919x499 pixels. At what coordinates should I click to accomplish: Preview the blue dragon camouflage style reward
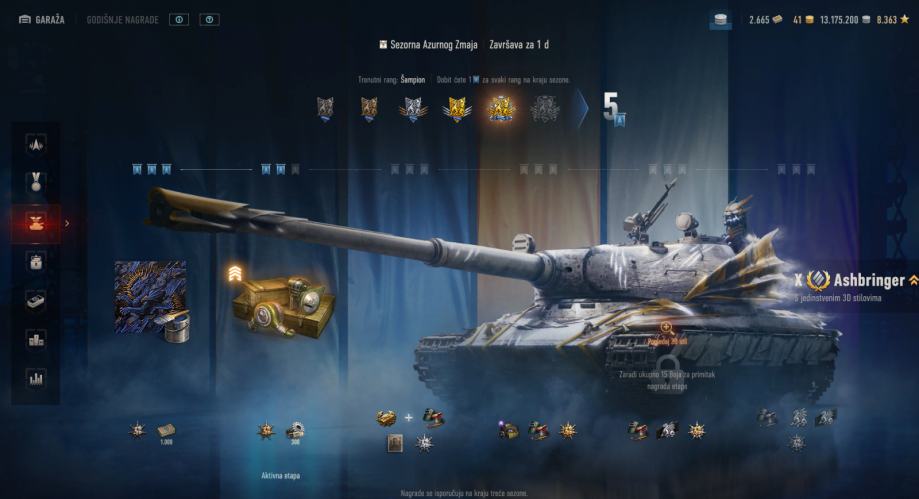tap(150, 296)
